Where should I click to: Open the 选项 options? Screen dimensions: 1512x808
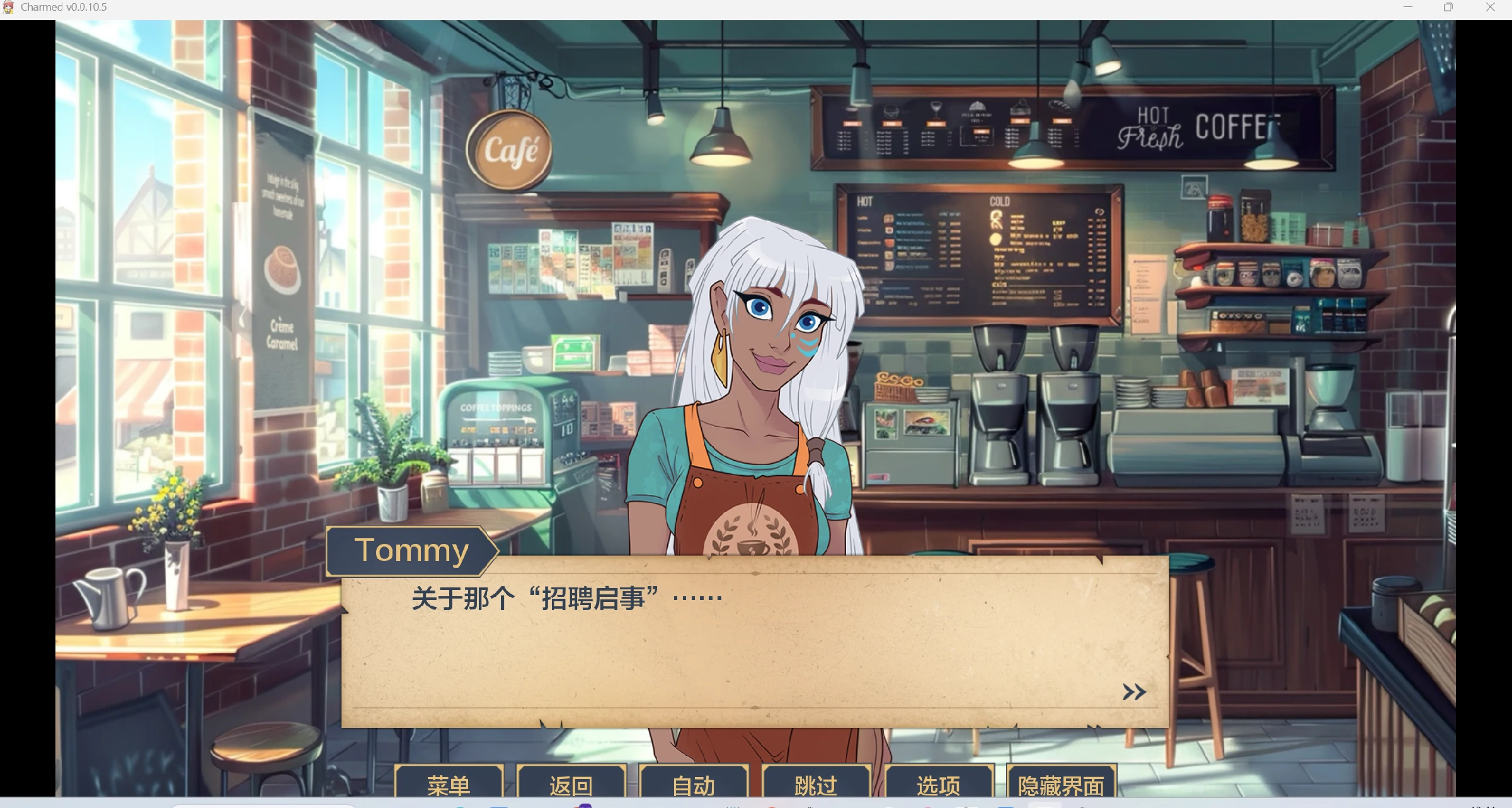(938, 784)
